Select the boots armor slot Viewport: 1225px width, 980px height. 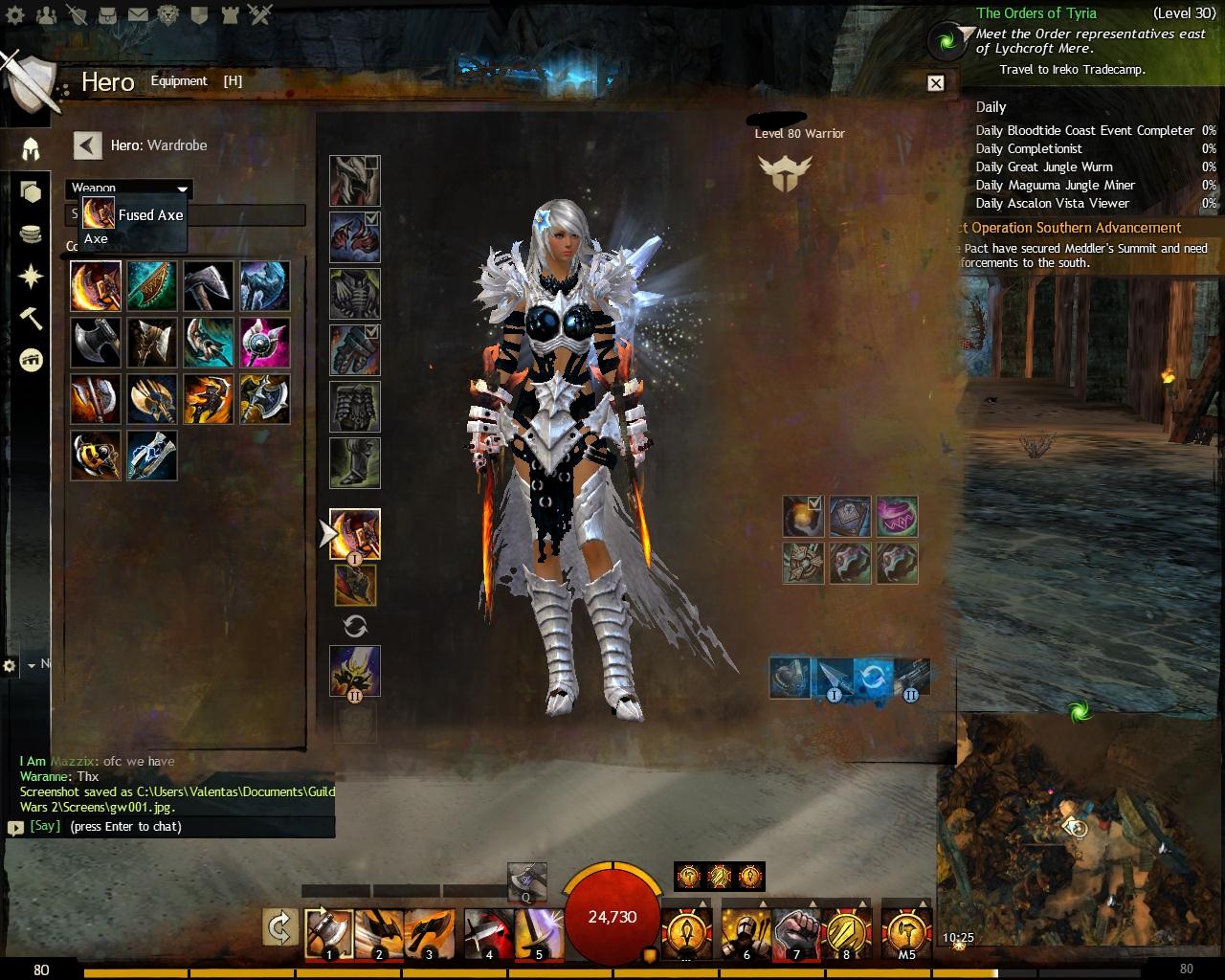click(355, 463)
